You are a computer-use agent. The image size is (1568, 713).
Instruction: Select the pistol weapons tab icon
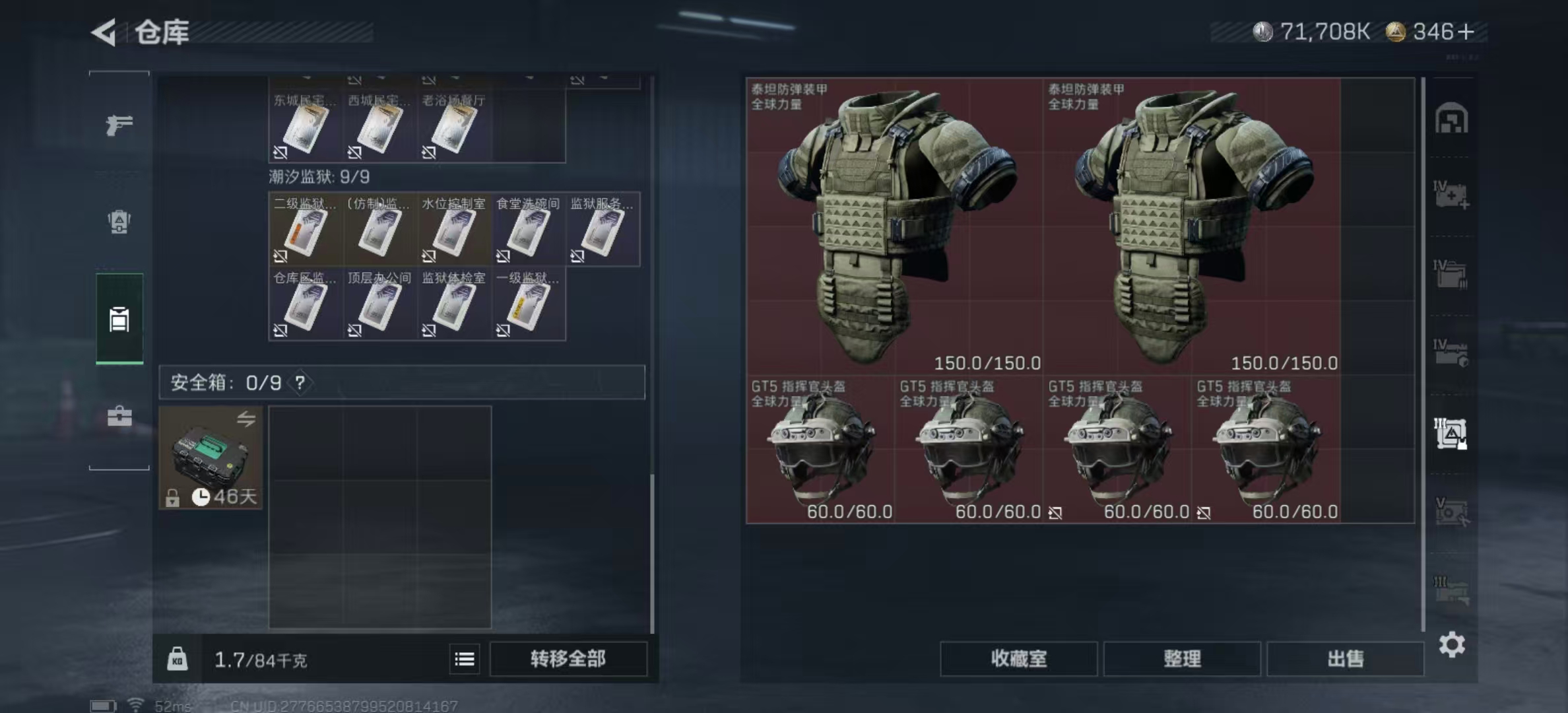coord(117,123)
